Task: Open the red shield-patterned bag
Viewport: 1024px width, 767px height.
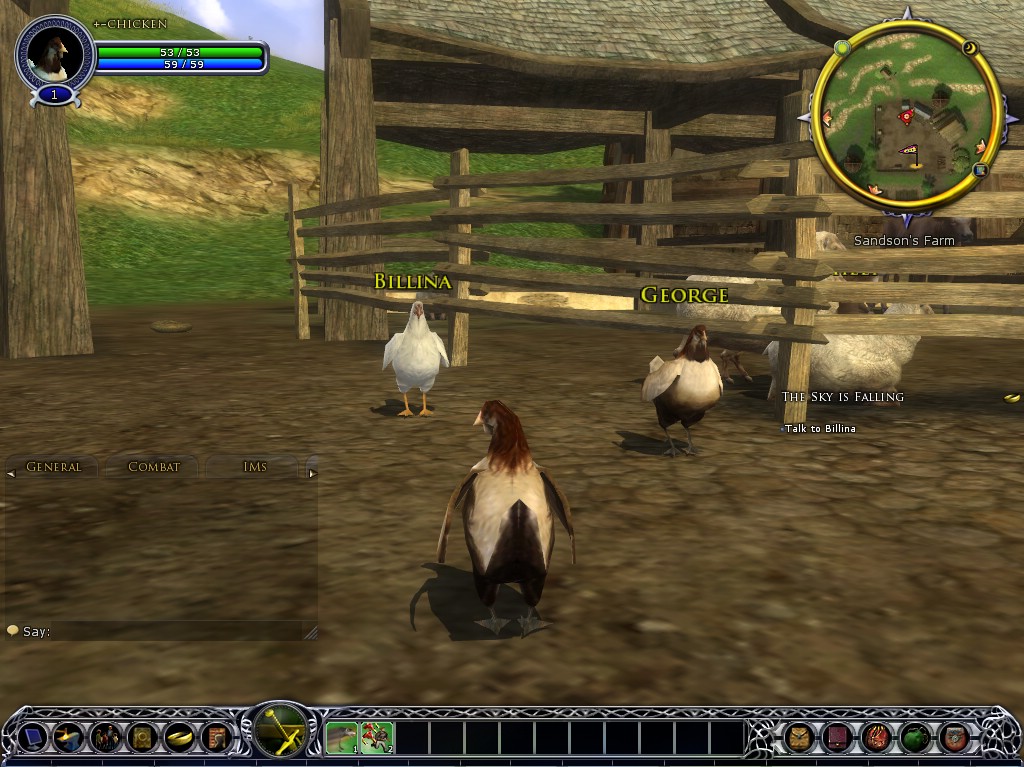Action: (x=953, y=738)
